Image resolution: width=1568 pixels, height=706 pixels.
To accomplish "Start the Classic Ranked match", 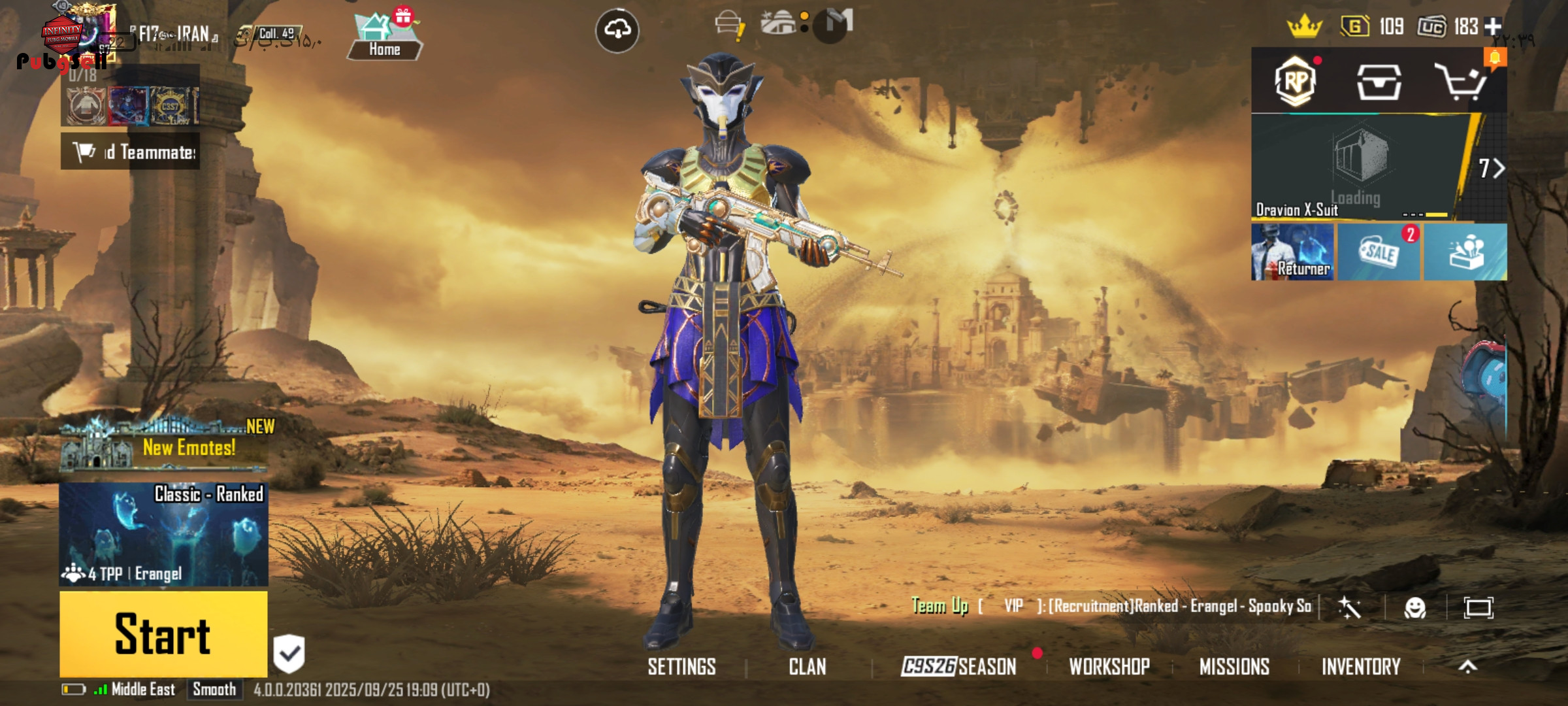I will click(x=163, y=633).
